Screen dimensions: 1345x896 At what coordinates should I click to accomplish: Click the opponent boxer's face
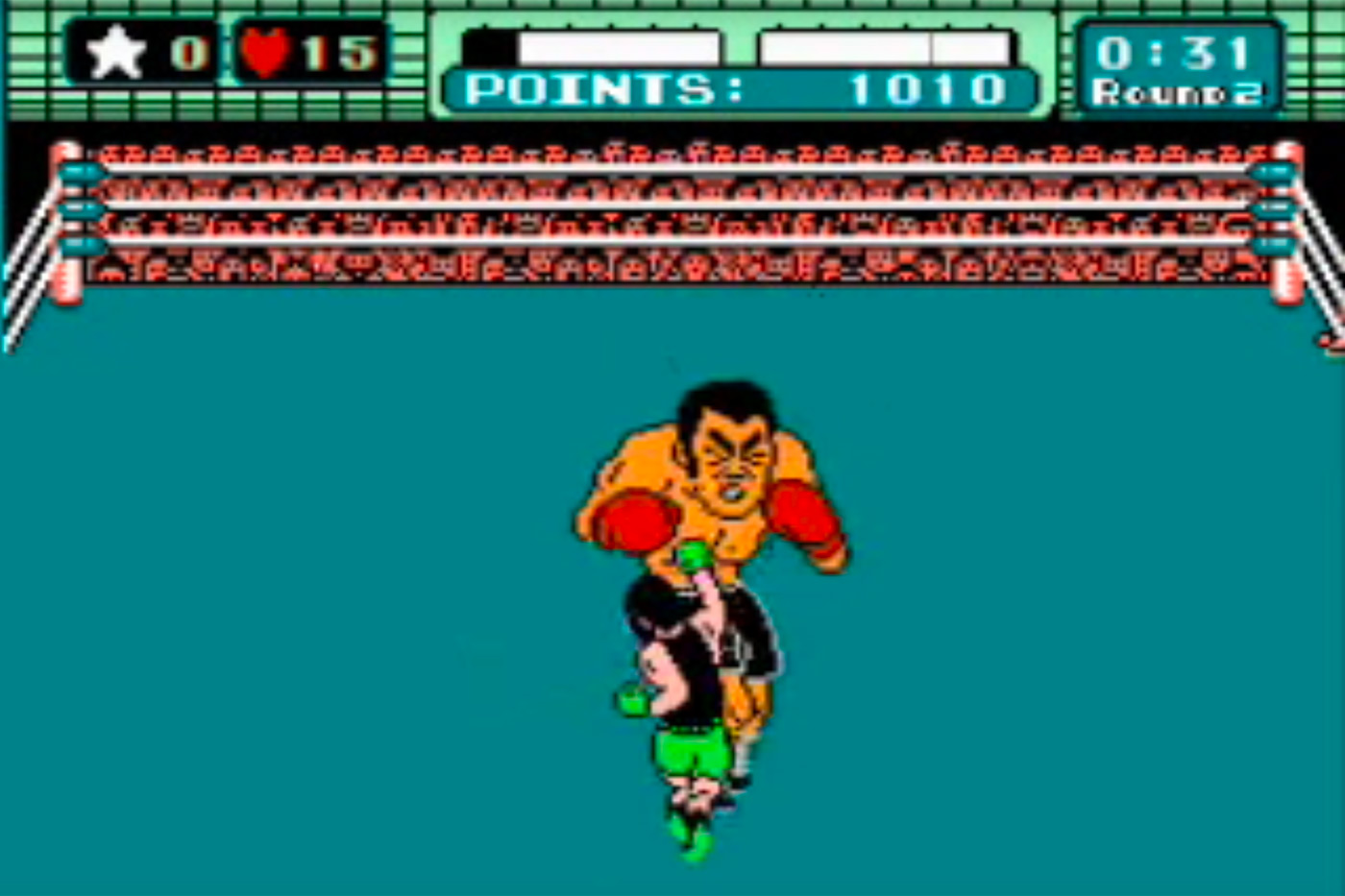point(733,451)
